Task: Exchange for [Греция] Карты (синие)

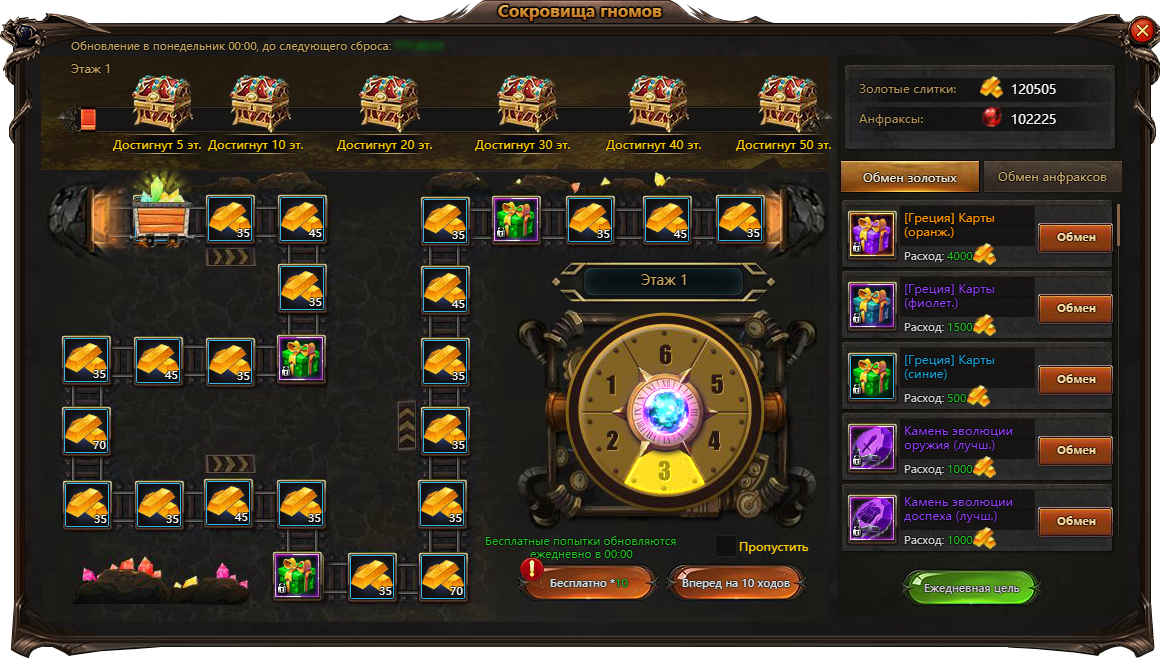Action: pyautogui.click(x=1075, y=380)
